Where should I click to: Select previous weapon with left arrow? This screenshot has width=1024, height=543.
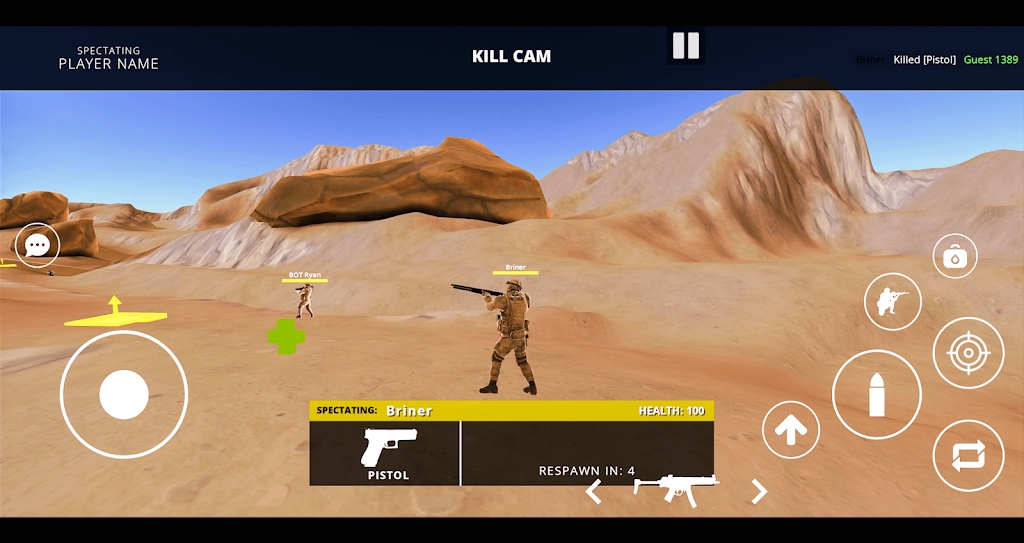pos(593,491)
